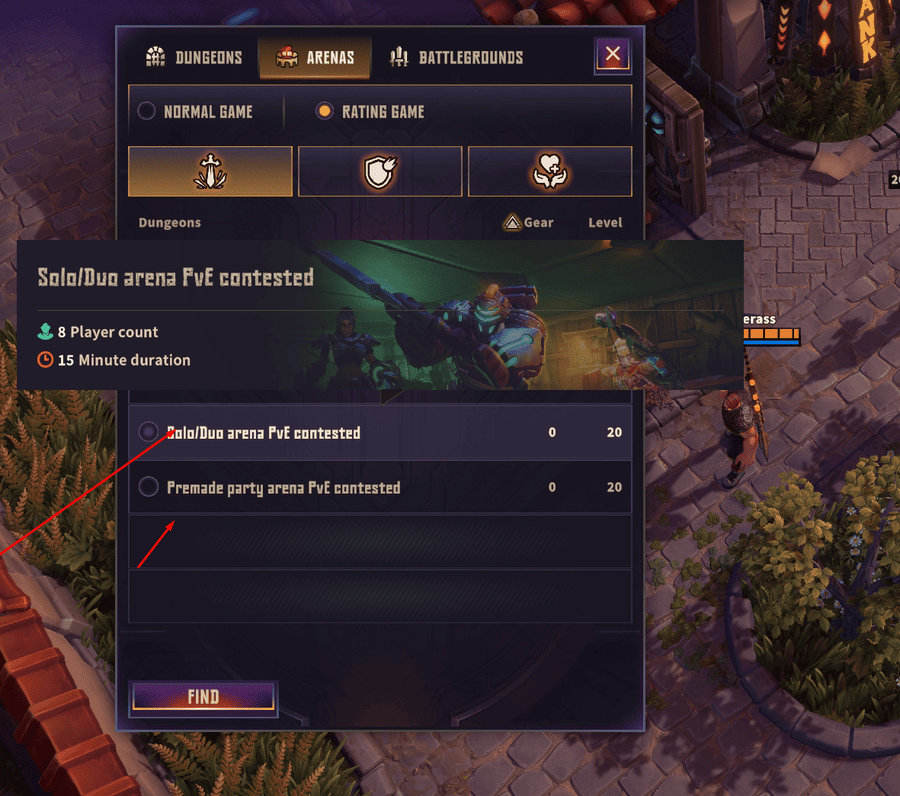The image size is (900, 796).
Task: Close the matchmaking window
Action: pos(612,55)
